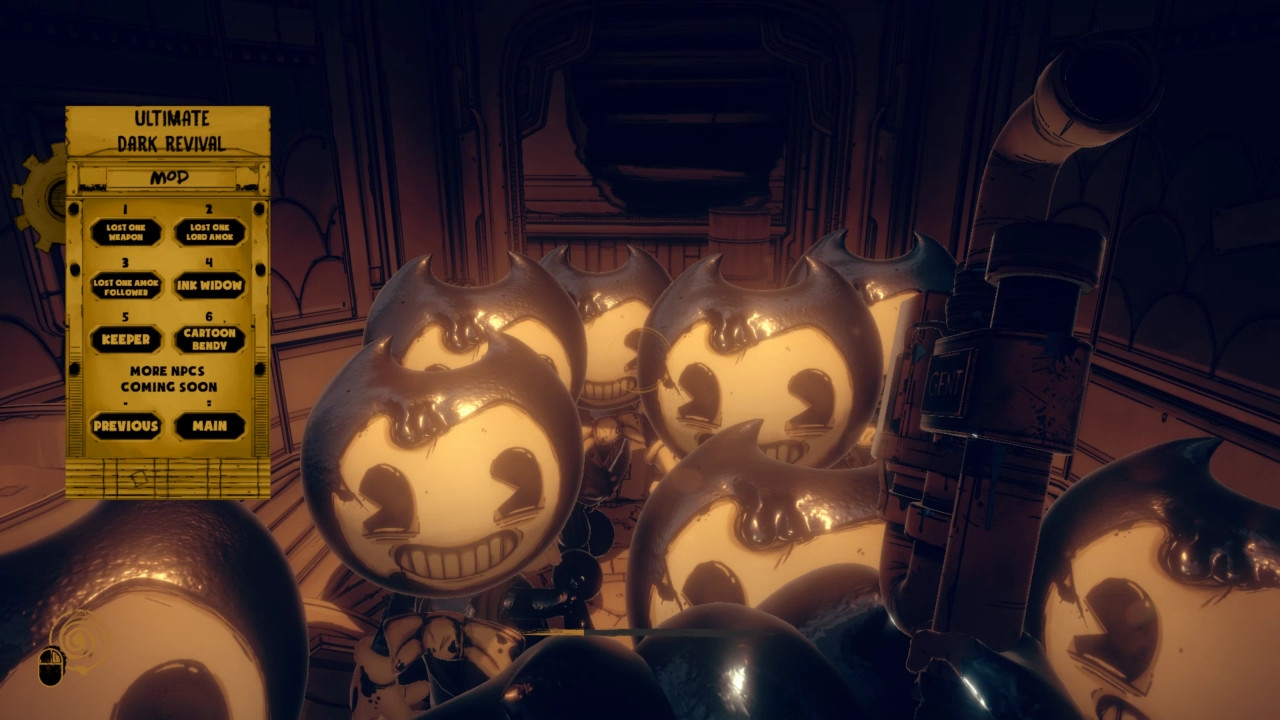Click the Ultimate Dark Revival title

pos(170,128)
